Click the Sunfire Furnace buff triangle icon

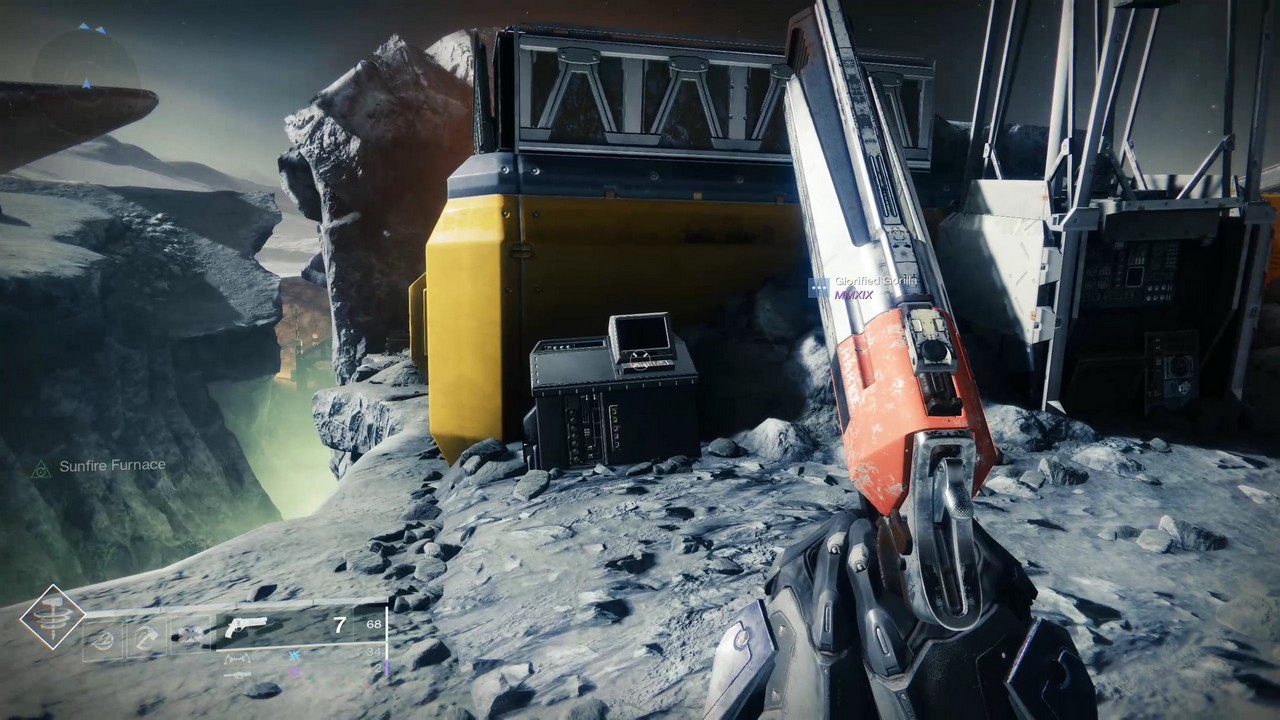42,465
